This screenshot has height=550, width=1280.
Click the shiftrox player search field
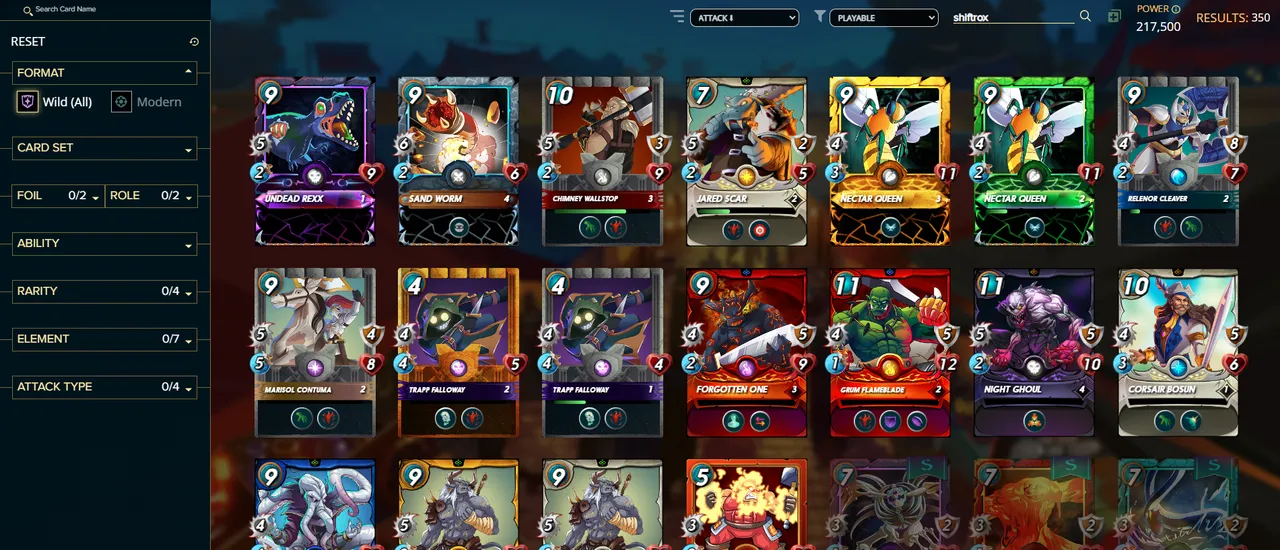(1012, 18)
